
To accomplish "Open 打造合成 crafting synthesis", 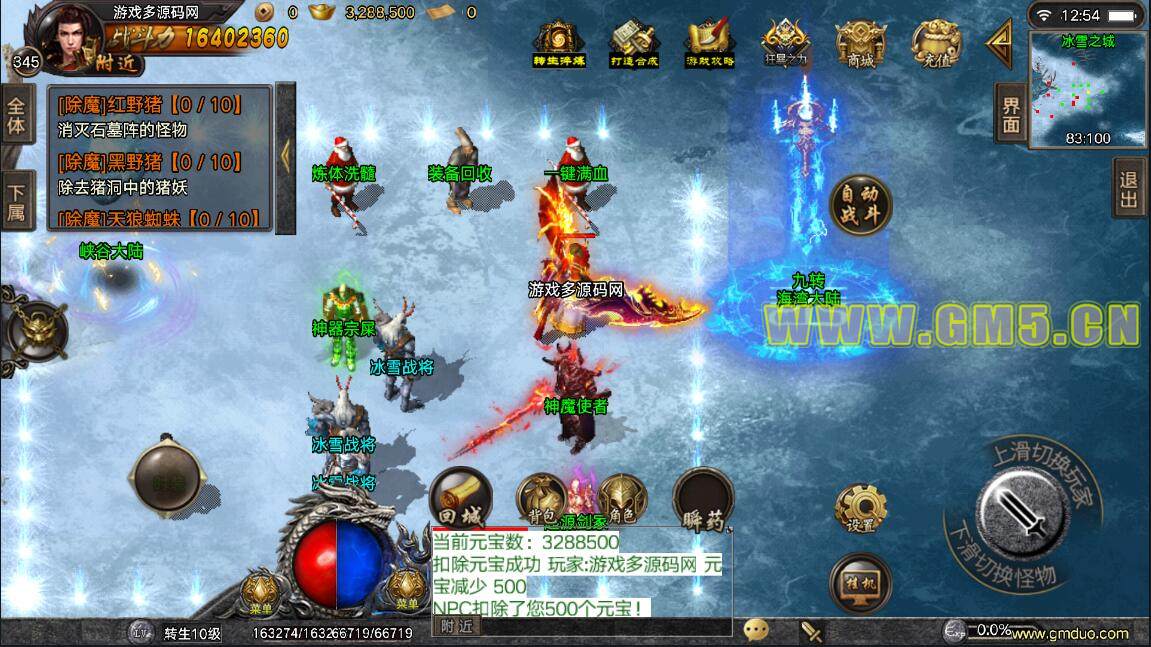I will pos(634,42).
